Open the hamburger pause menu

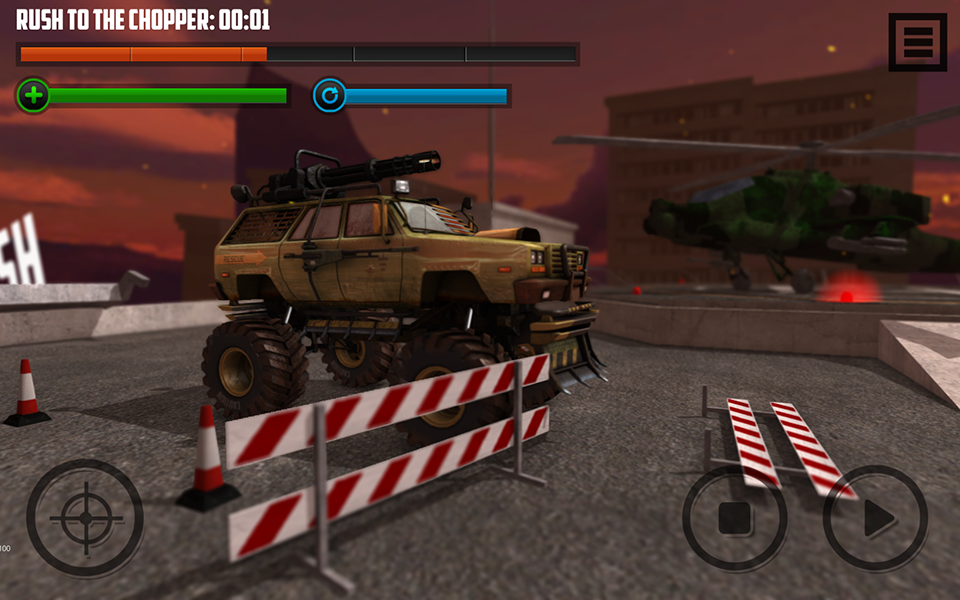click(917, 42)
